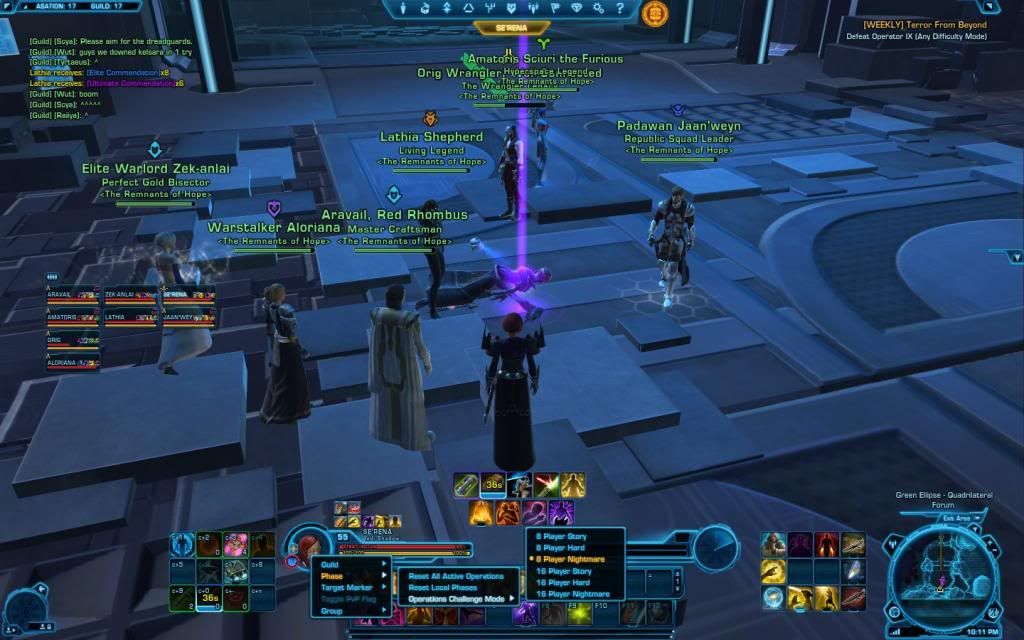The height and width of the screenshot is (640, 1024).
Task: Select 8 Player Hard difficulty
Action: pyautogui.click(x=561, y=547)
